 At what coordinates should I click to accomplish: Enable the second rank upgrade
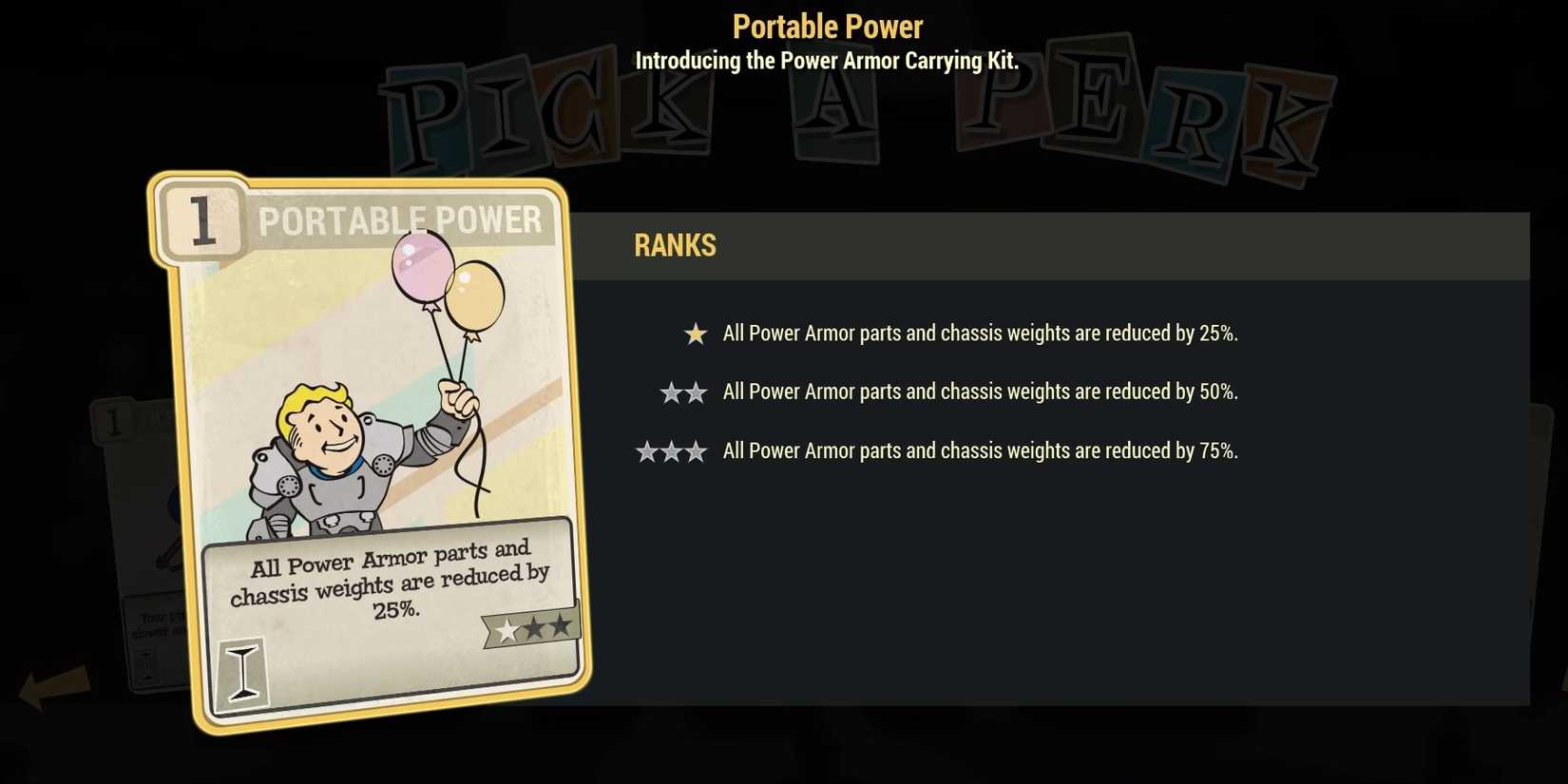point(981,392)
